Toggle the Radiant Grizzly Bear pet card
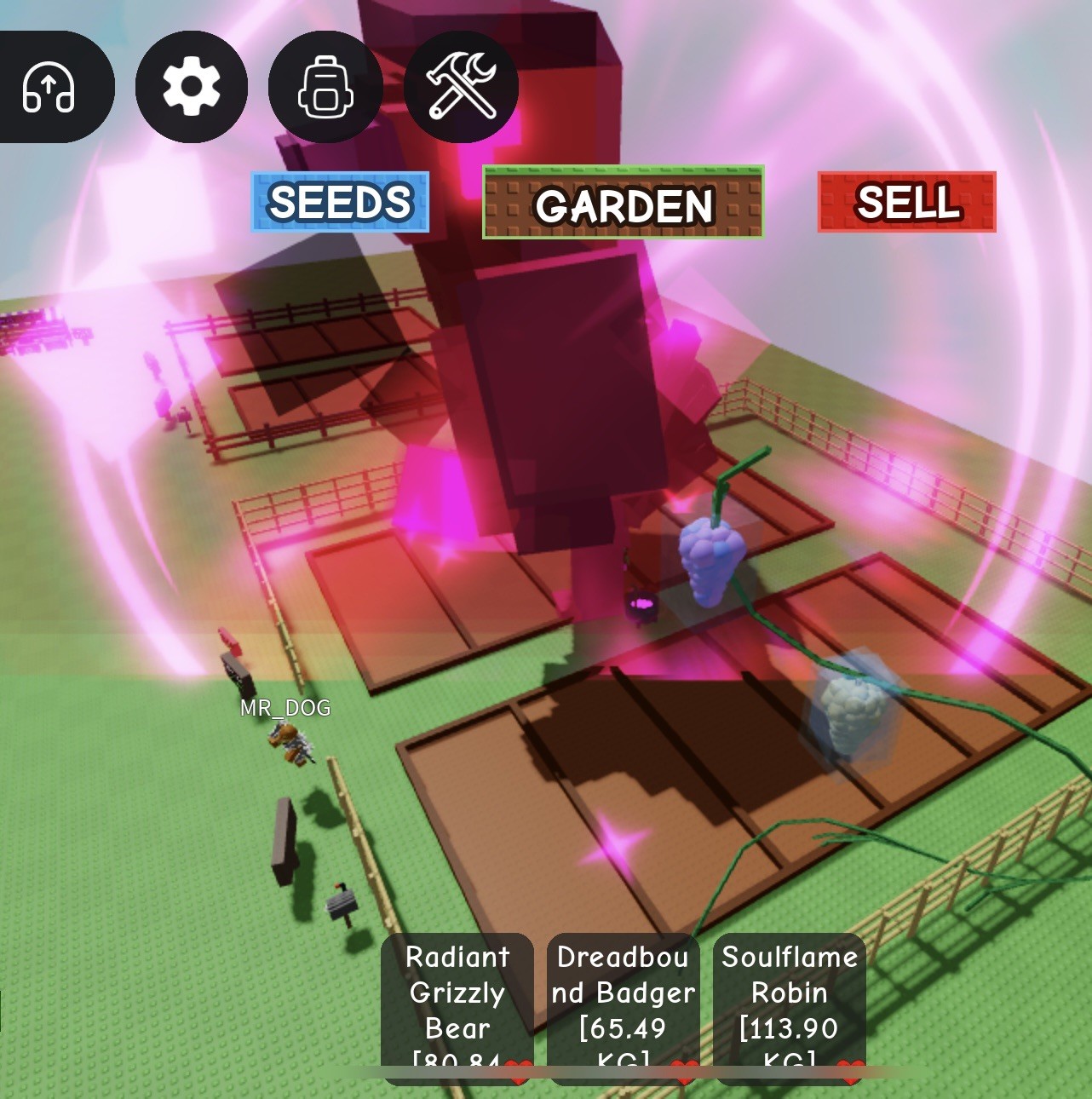The image size is (1092, 1099). click(x=457, y=993)
